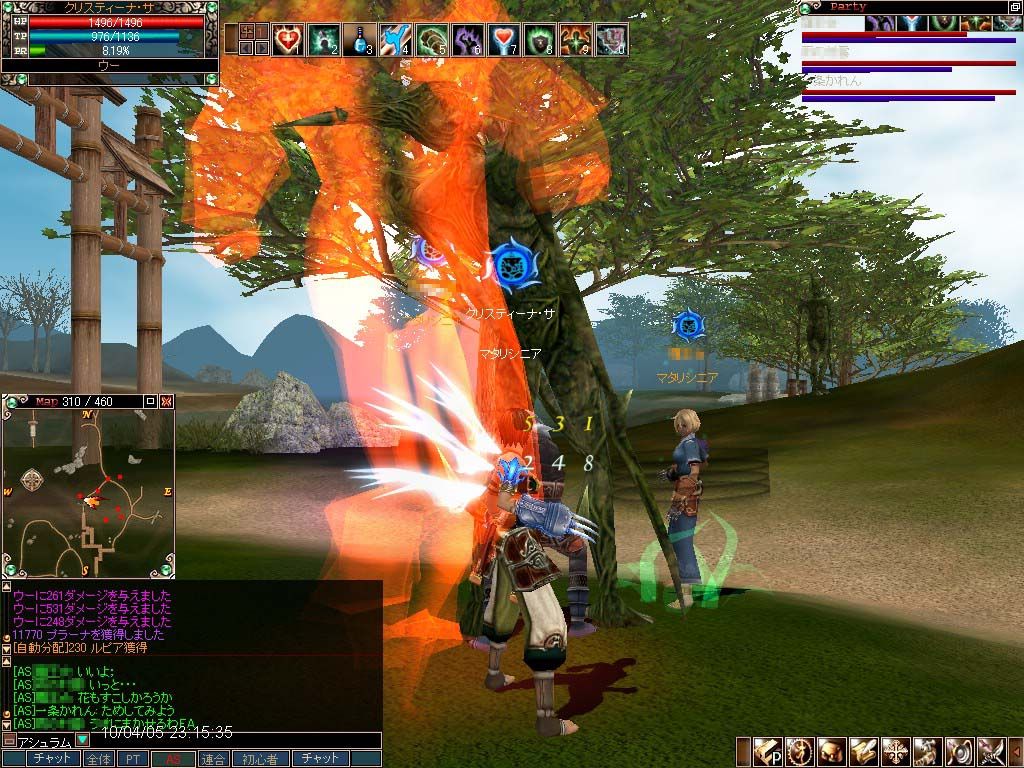Screen dimensions: 1024x768
Task: Switch chat channel to PT
Action: coord(132,759)
